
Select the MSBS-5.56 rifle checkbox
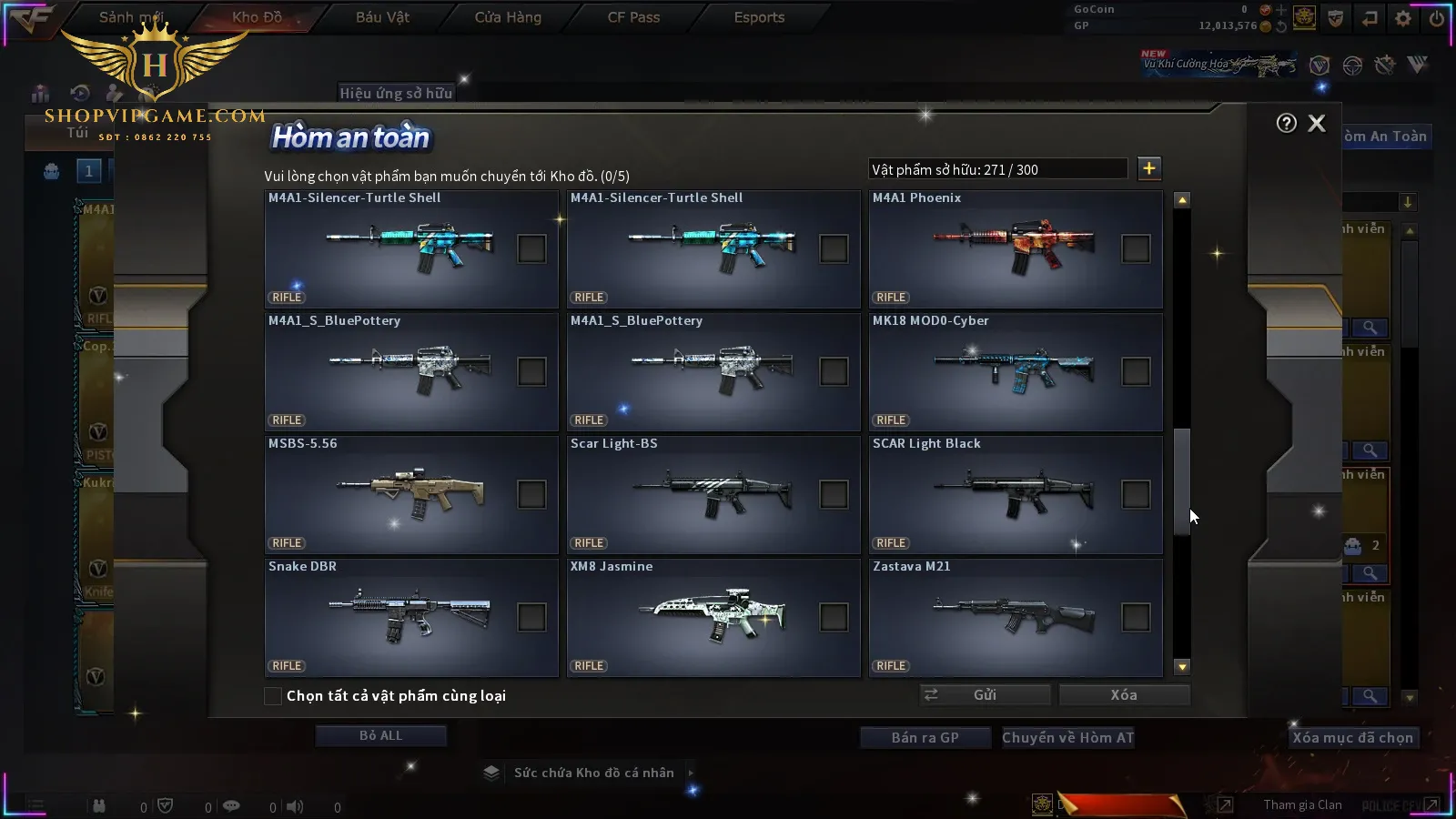coord(531,494)
